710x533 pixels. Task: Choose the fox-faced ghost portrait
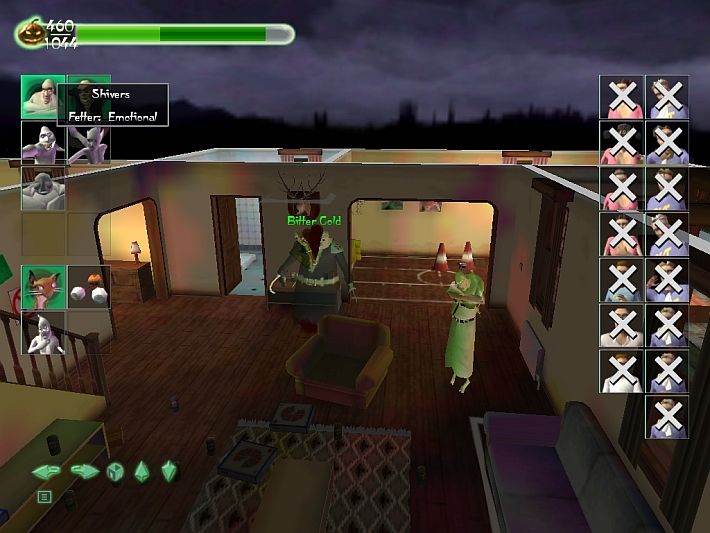(43, 286)
